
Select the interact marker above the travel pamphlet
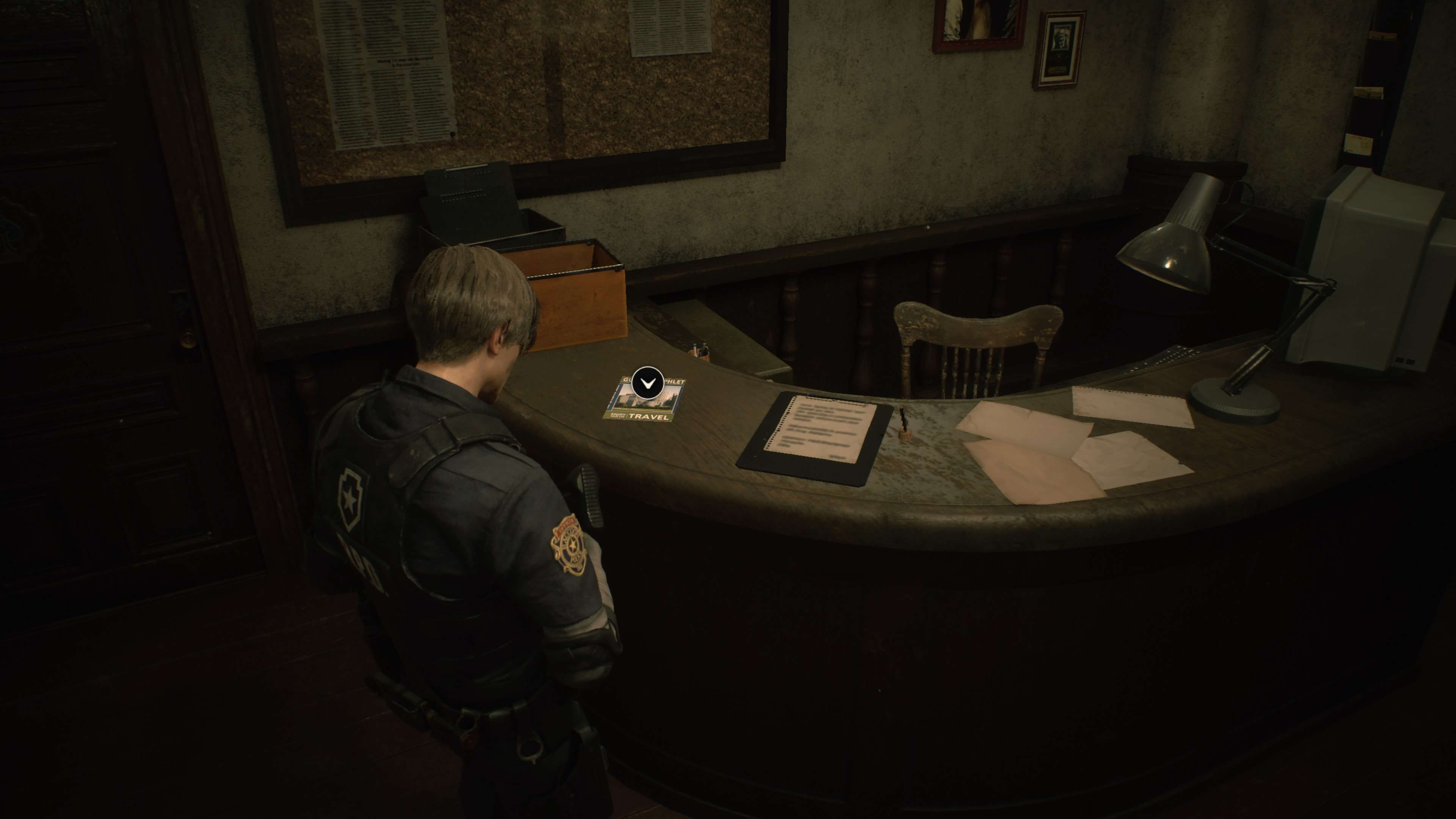tap(648, 383)
